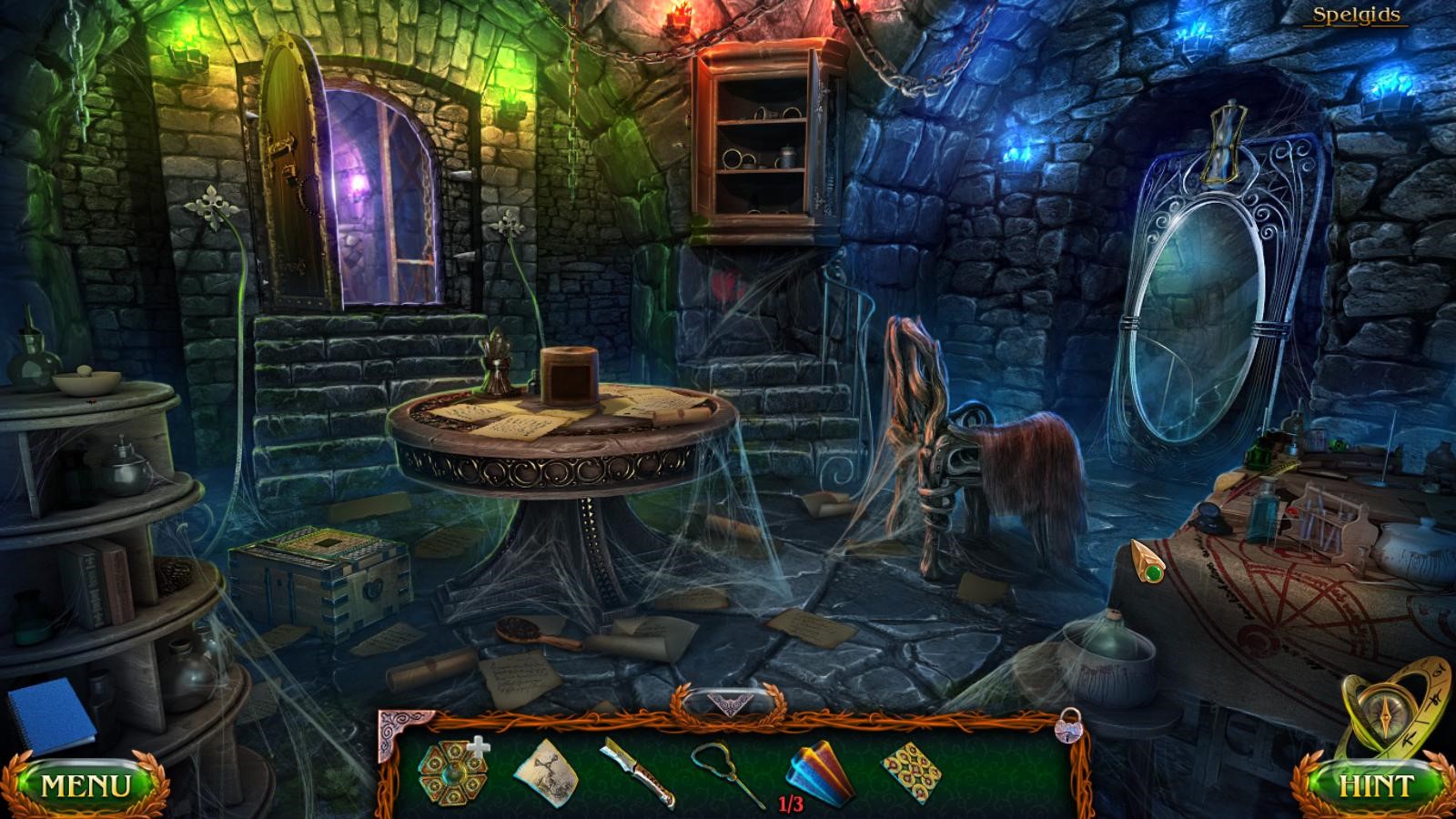
Task: Select the colored prism pieces item
Action: [x=821, y=773]
